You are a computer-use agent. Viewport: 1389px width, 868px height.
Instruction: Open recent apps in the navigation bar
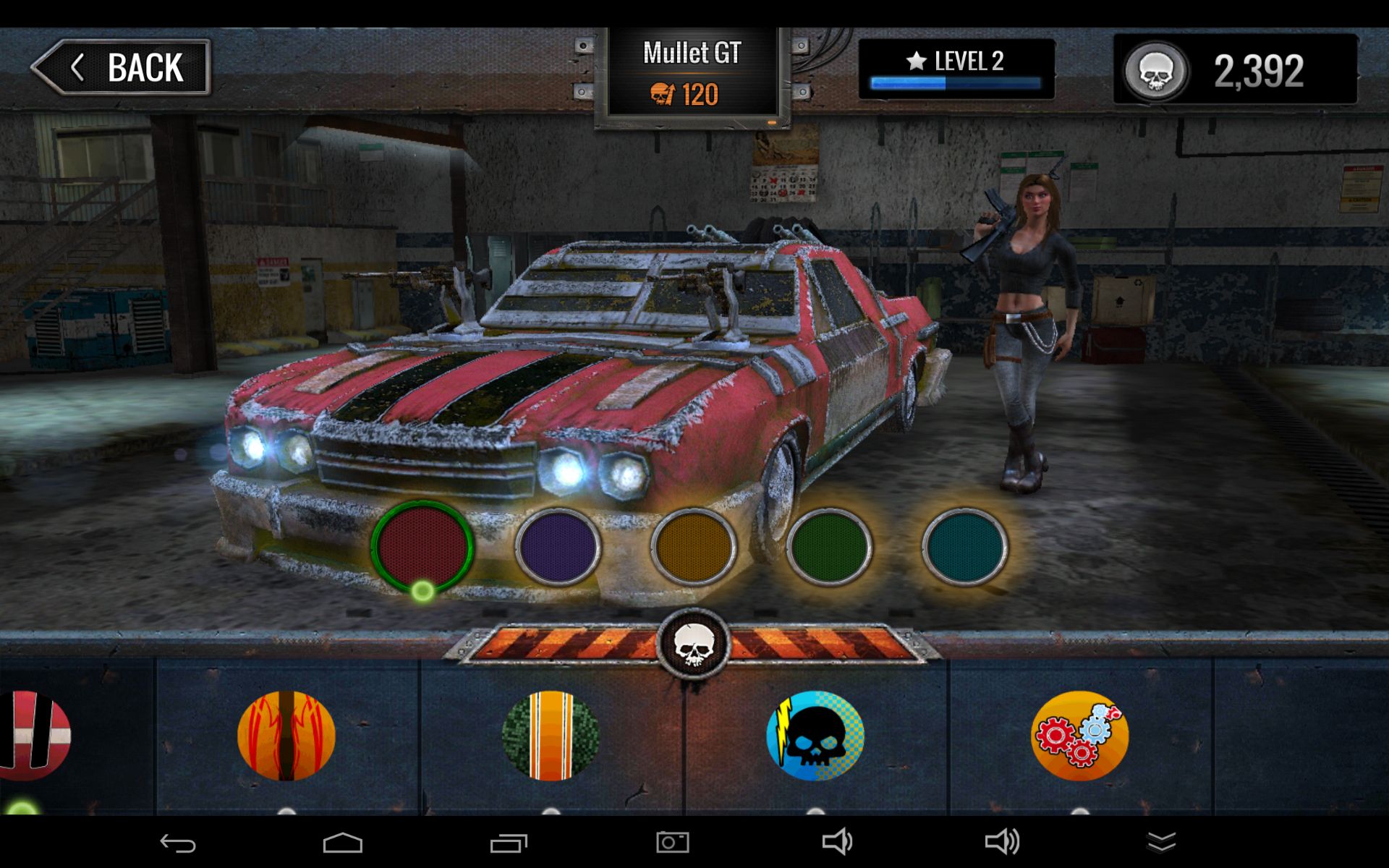coord(509,843)
